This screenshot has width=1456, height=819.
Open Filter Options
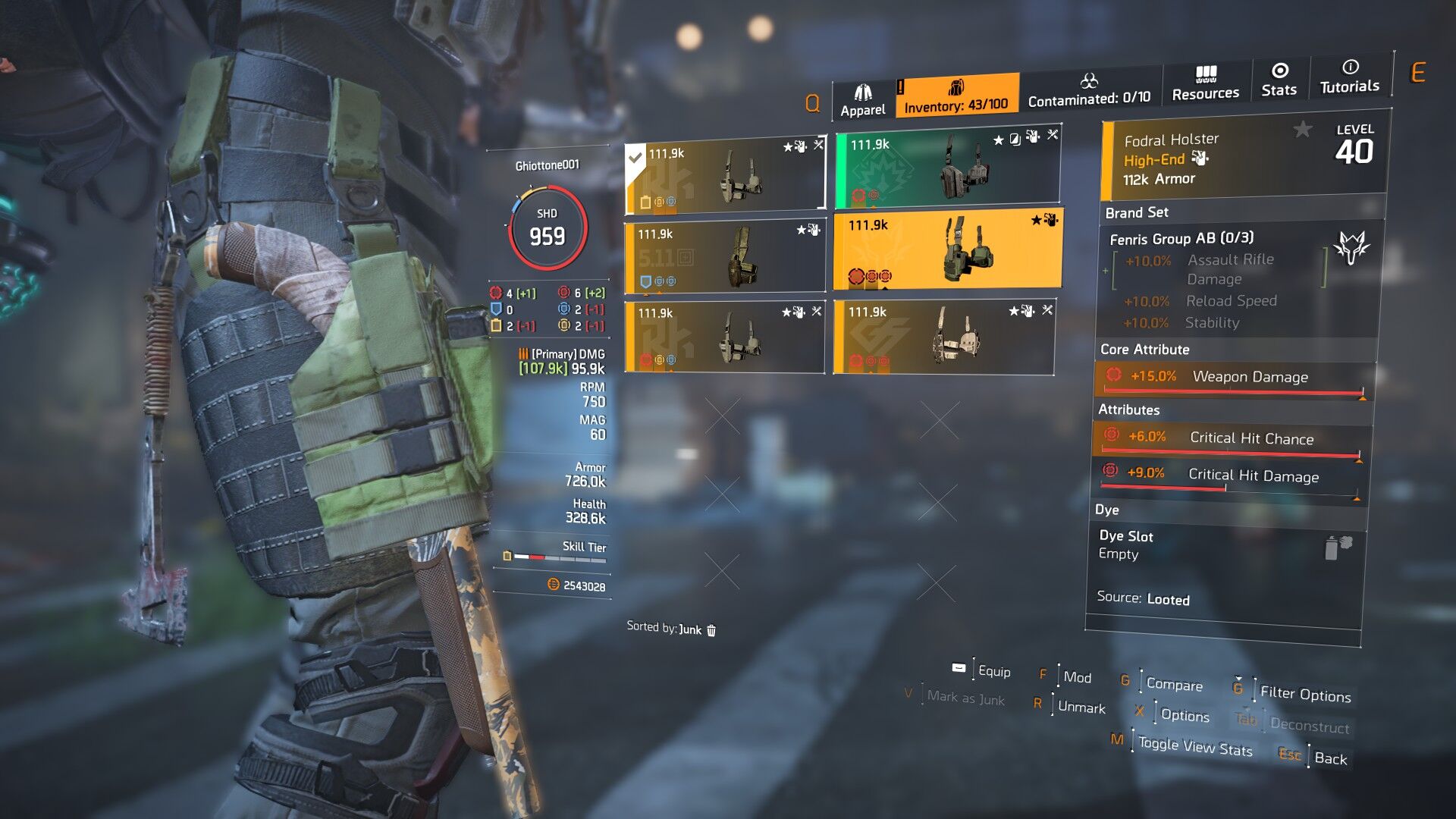[1305, 694]
